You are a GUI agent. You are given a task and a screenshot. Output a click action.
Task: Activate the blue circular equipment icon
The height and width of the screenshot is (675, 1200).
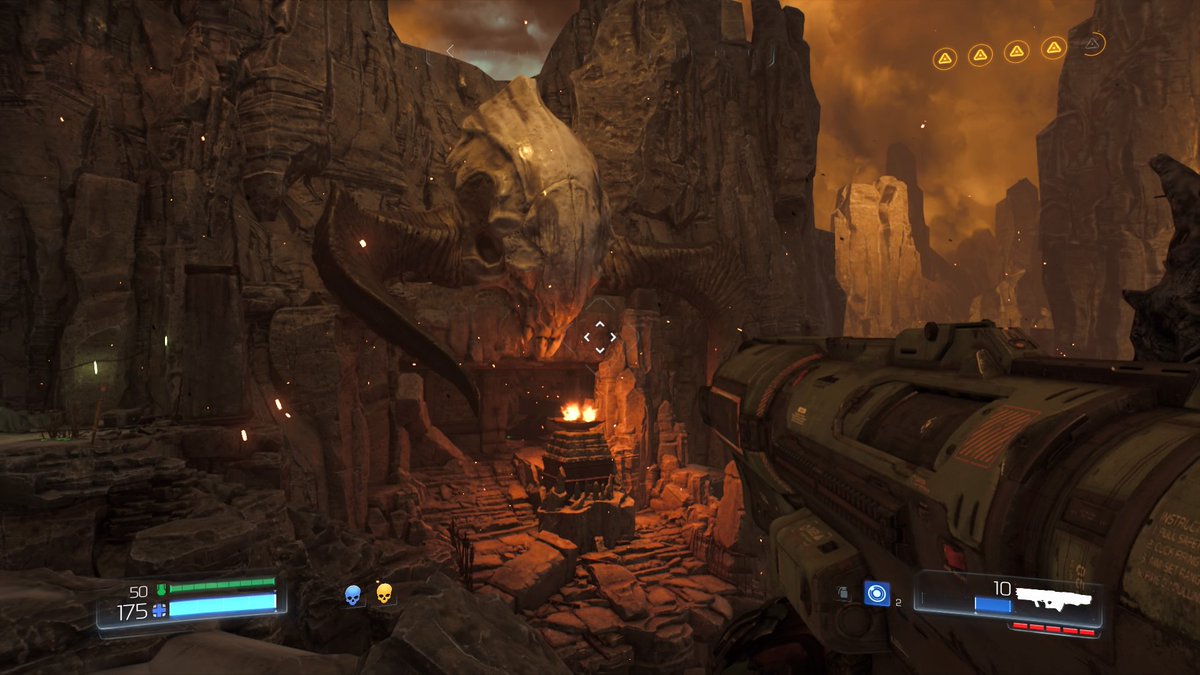(877, 594)
